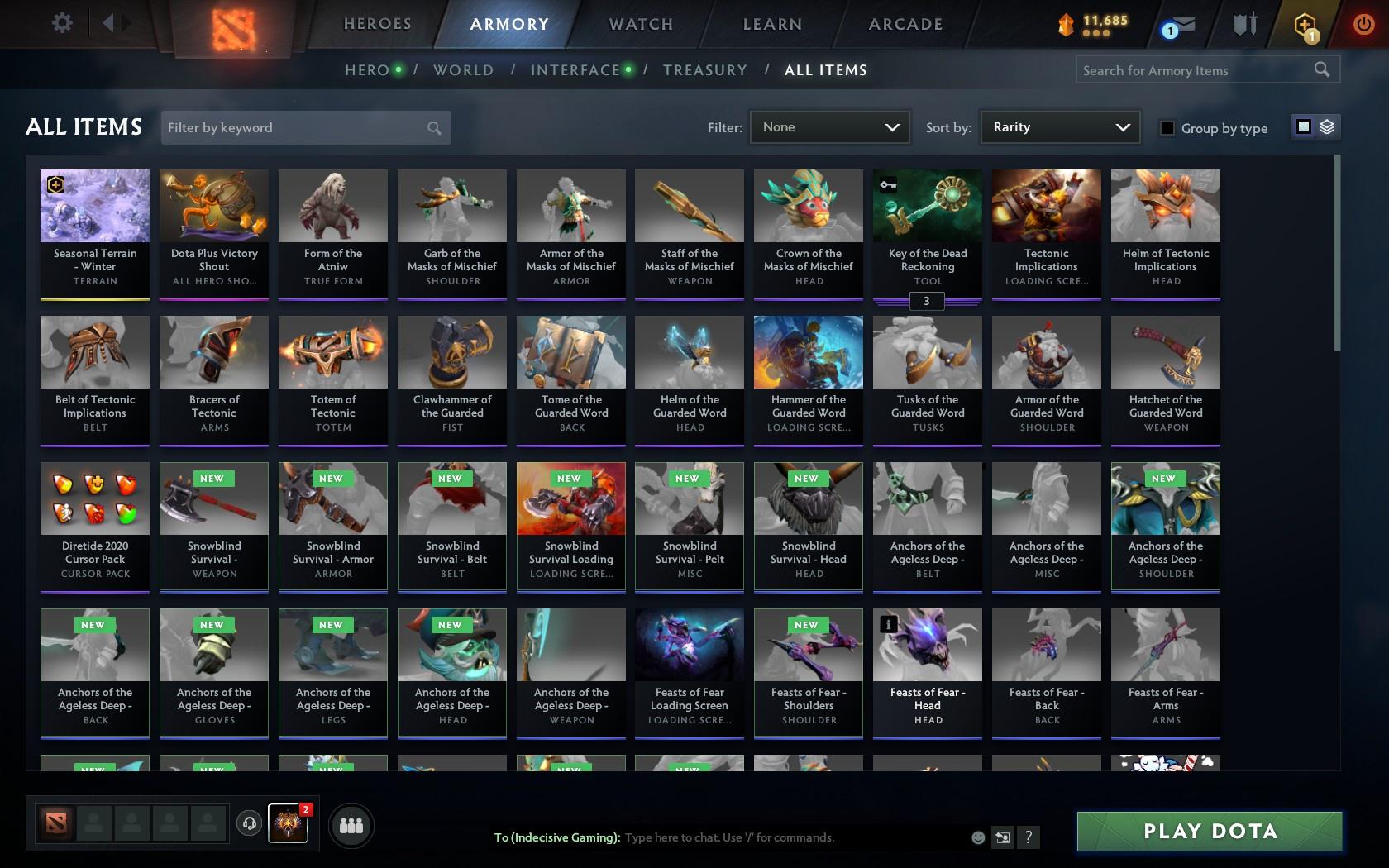
Task: Toggle the single item view square icon
Action: tap(1305, 127)
